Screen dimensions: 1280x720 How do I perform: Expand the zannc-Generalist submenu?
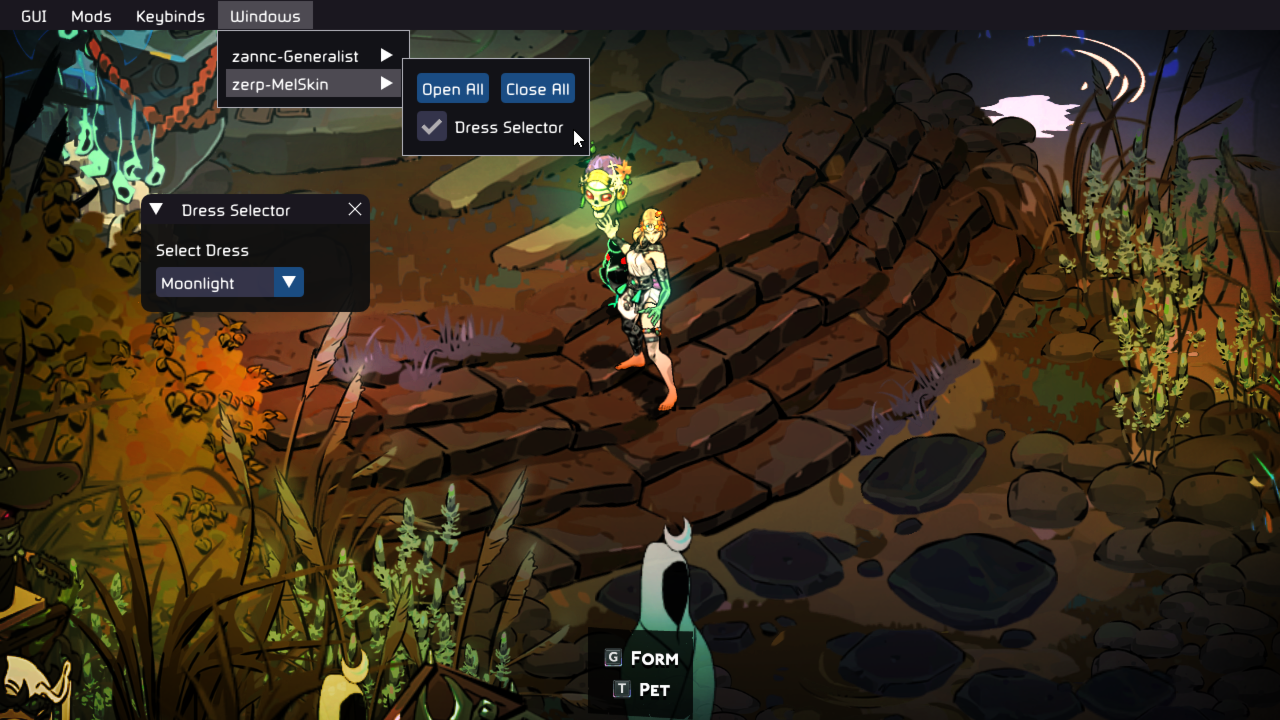click(x=312, y=56)
